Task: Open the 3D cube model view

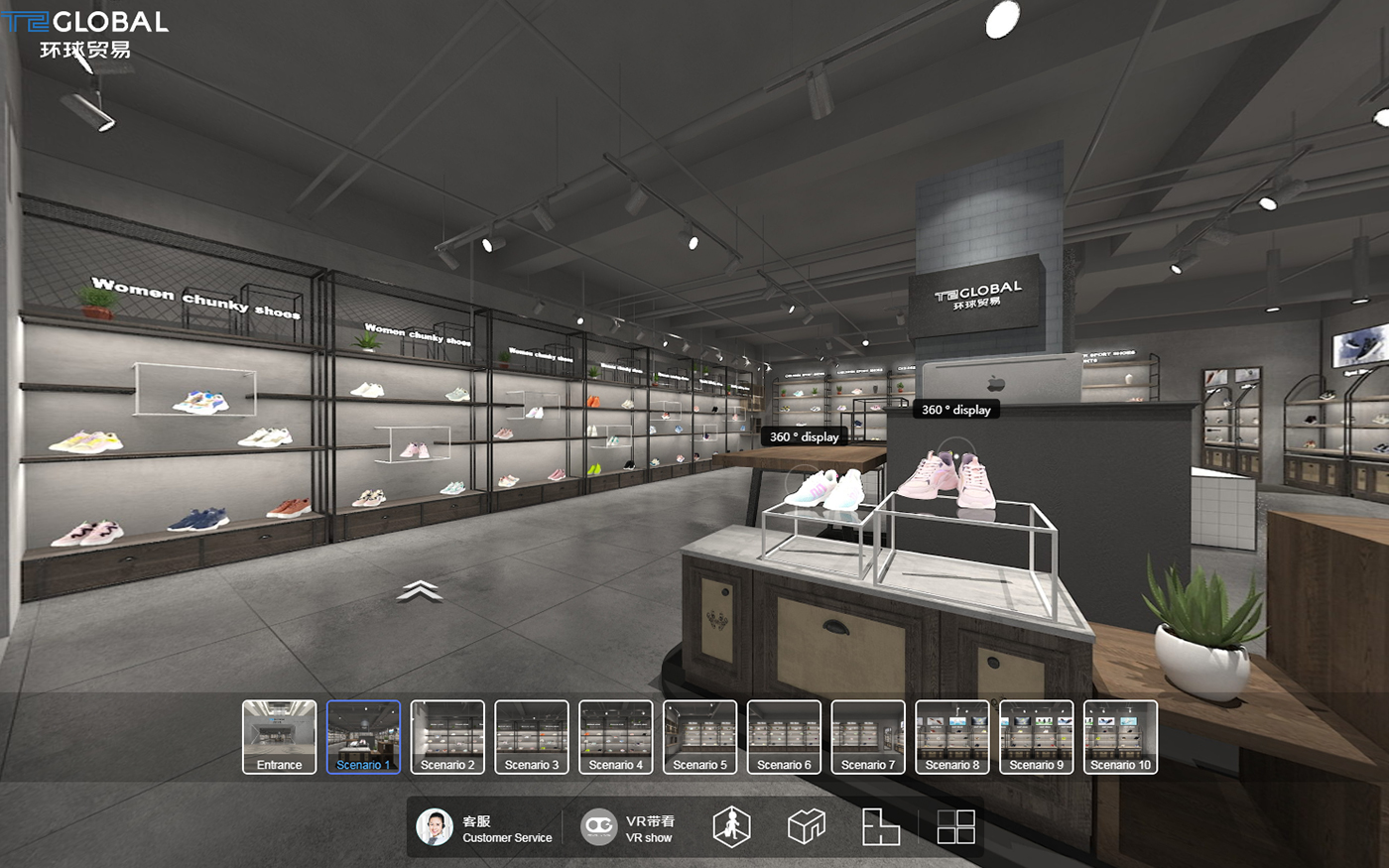Action: (807, 826)
